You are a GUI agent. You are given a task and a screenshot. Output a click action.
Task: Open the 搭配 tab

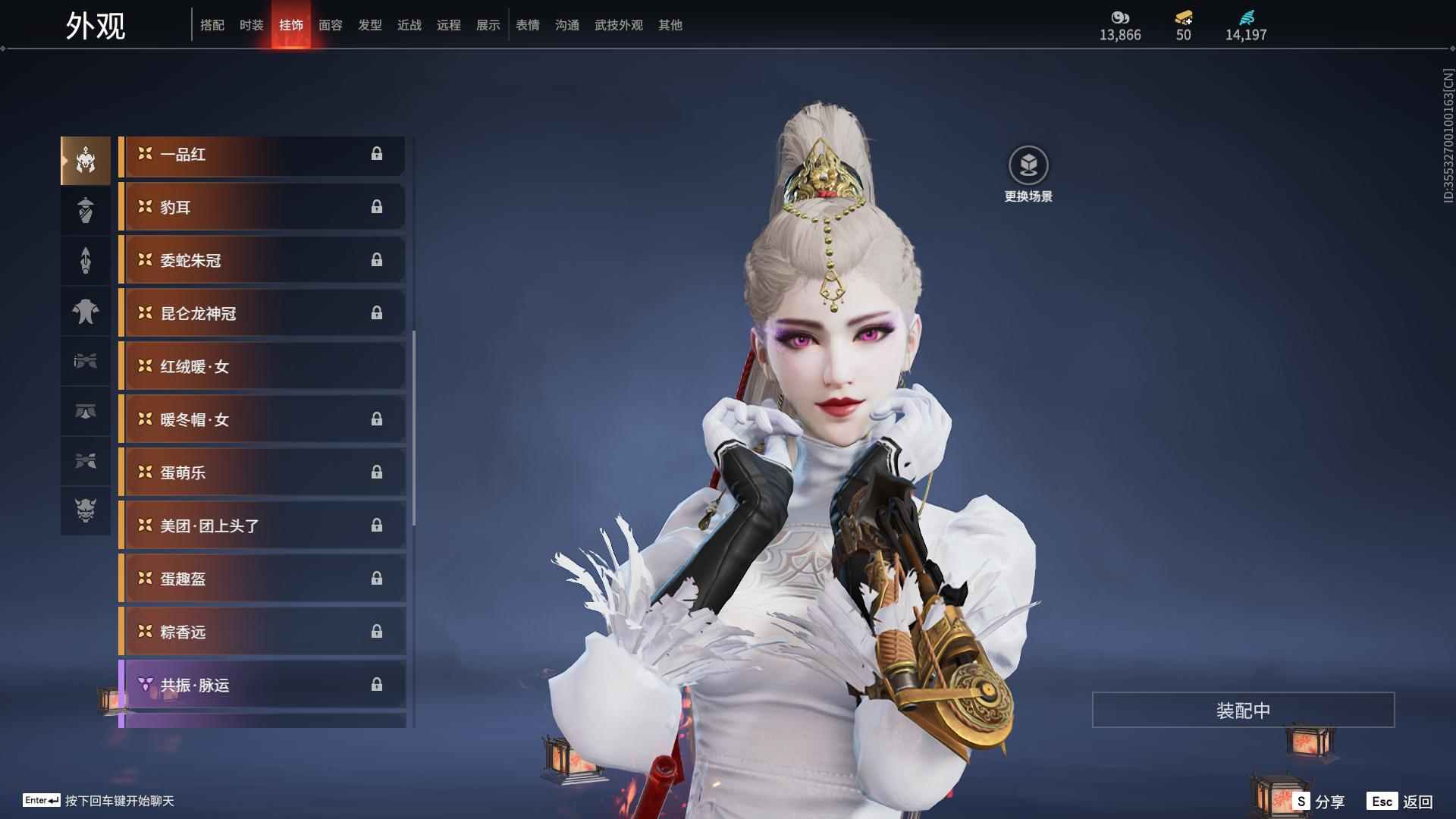[x=212, y=25]
